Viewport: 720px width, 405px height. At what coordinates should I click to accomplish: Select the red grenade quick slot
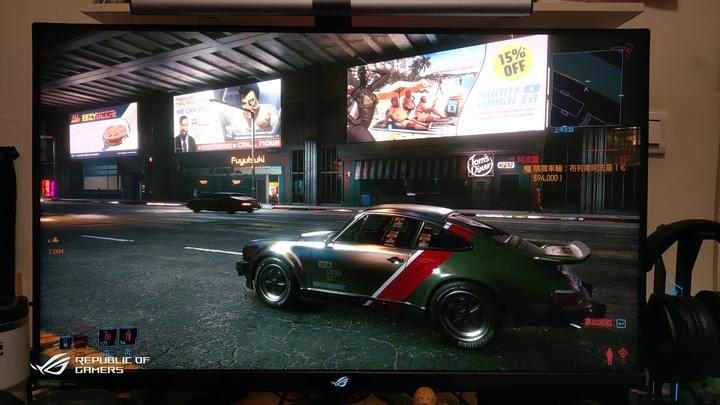pyautogui.click(x=107, y=336)
